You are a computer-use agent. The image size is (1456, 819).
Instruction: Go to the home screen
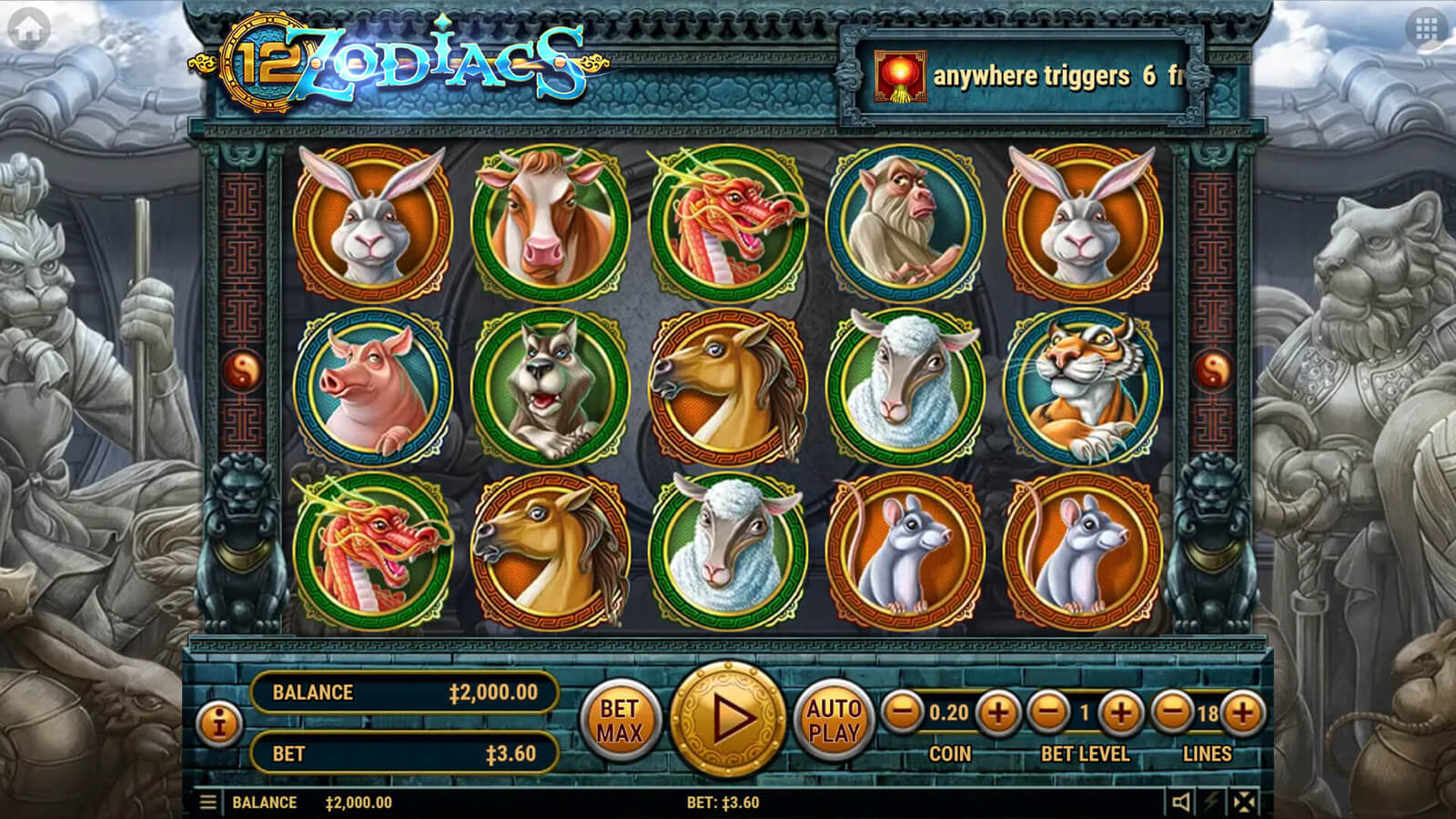coord(28,29)
